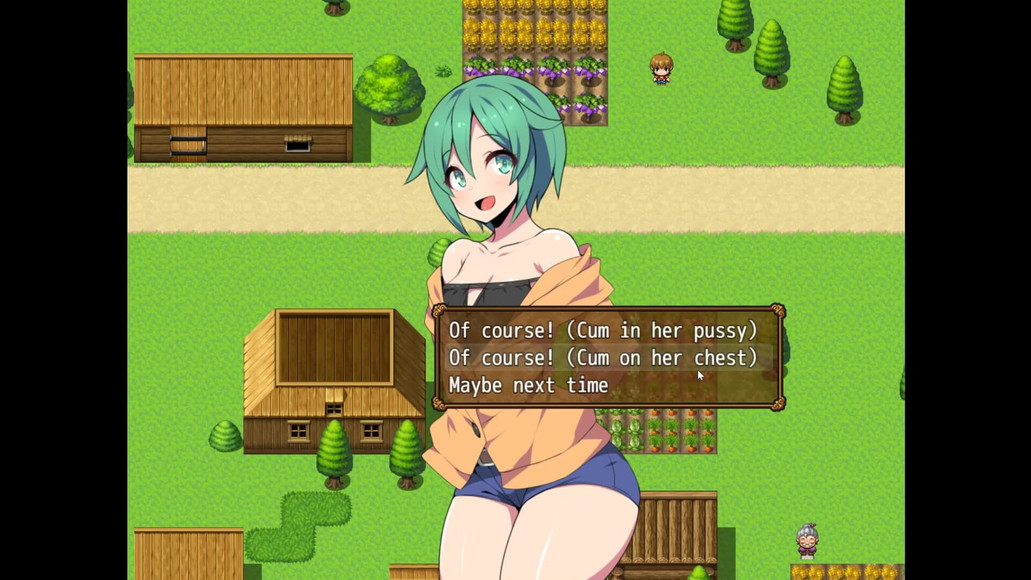1031x580 pixels.
Task: Choose the 'Maybe next time' reply
Action: click(x=528, y=385)
